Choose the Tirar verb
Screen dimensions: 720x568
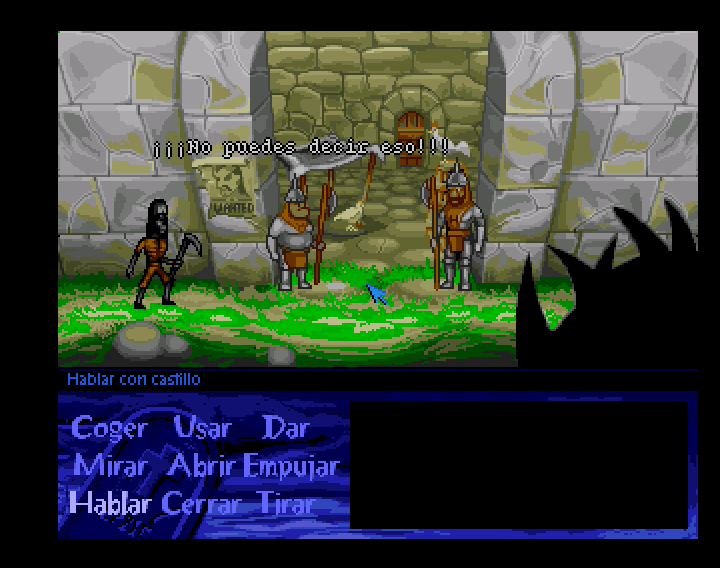pos(286,503)
